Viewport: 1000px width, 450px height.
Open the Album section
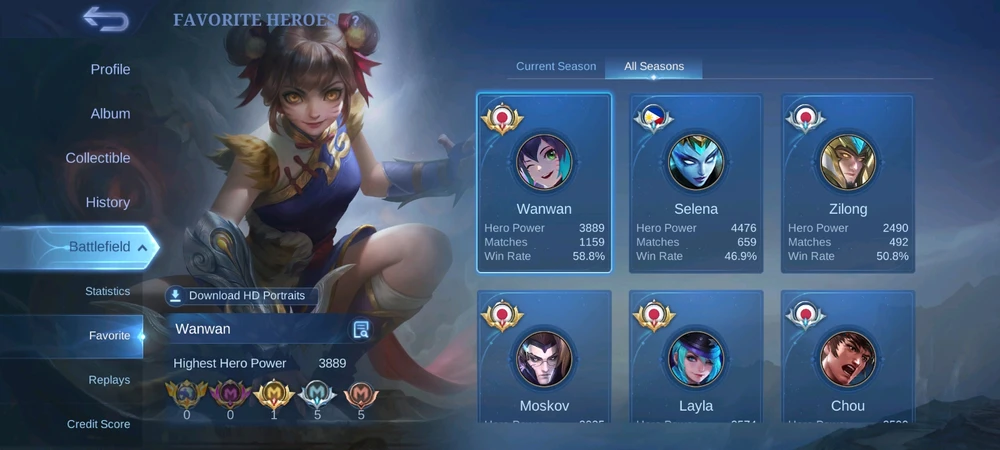pos(110,113)
